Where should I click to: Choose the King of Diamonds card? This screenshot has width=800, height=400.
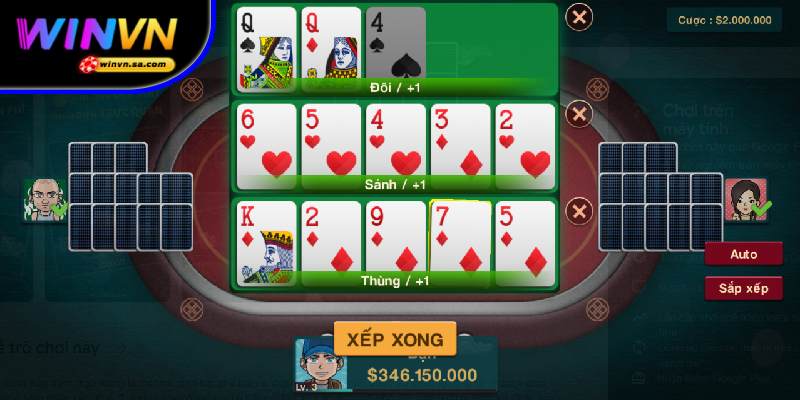266,238
